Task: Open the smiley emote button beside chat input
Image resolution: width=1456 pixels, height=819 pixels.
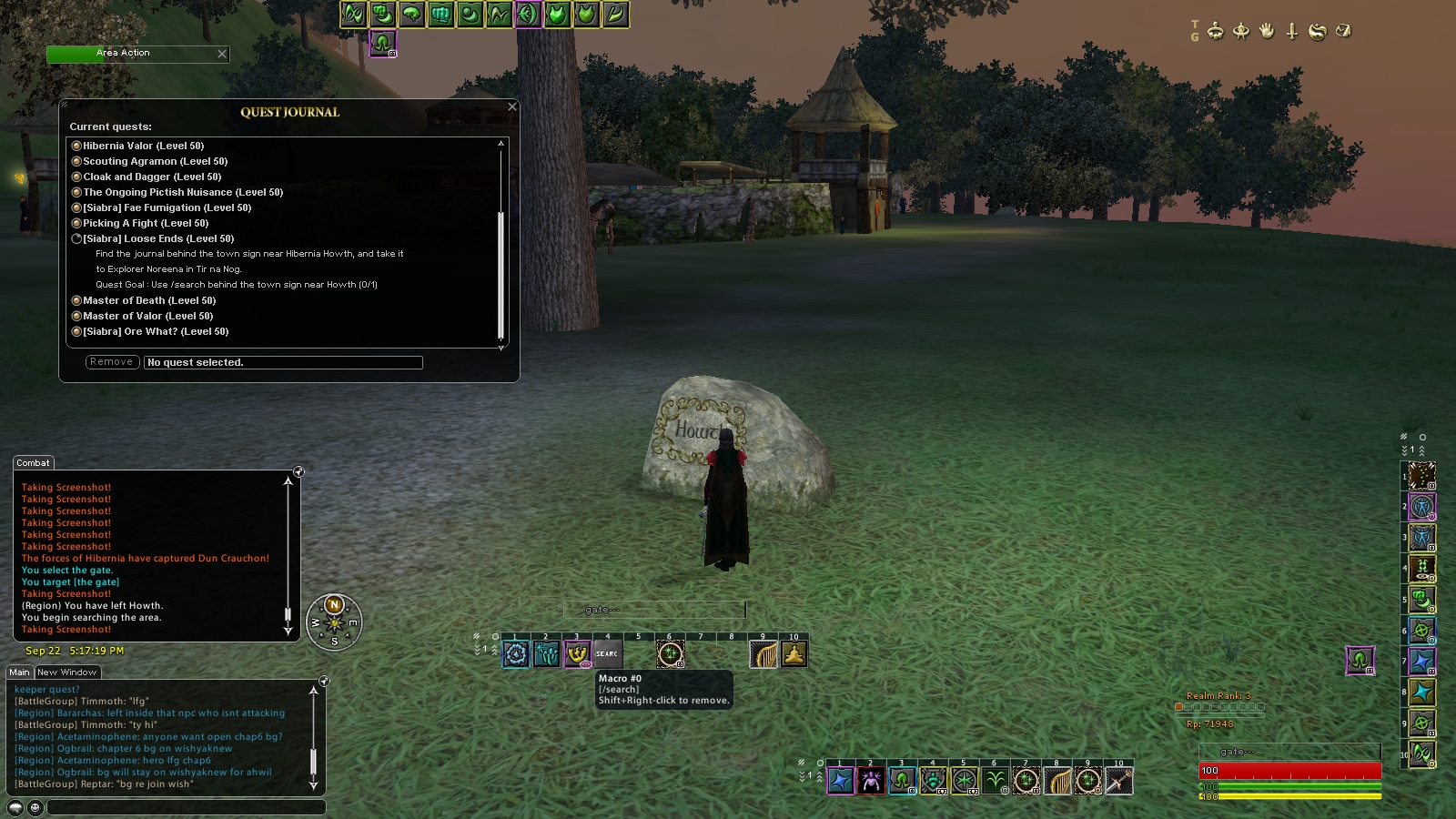Action: pos(35,807)
